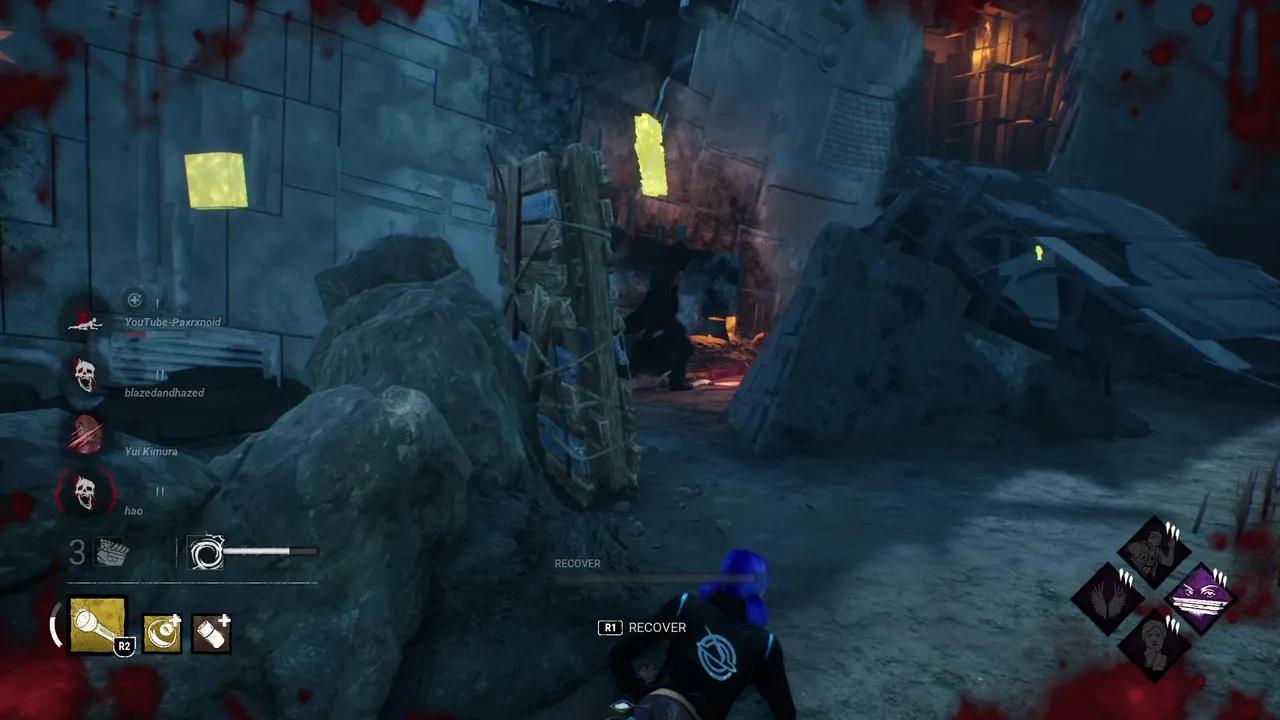This screenshot has height=720, width=1280.
Task: Select the yellow flashlight item slot
Action: (x=98, y=626)
